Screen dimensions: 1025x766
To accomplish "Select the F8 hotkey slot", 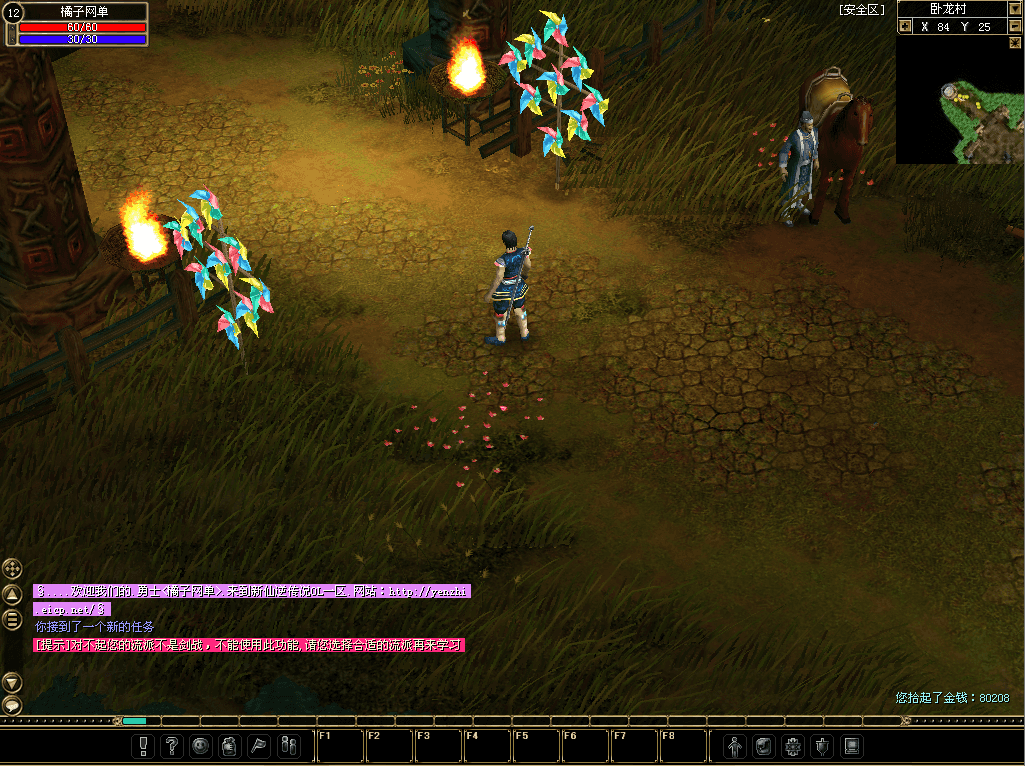I will (x=682, y=746).
